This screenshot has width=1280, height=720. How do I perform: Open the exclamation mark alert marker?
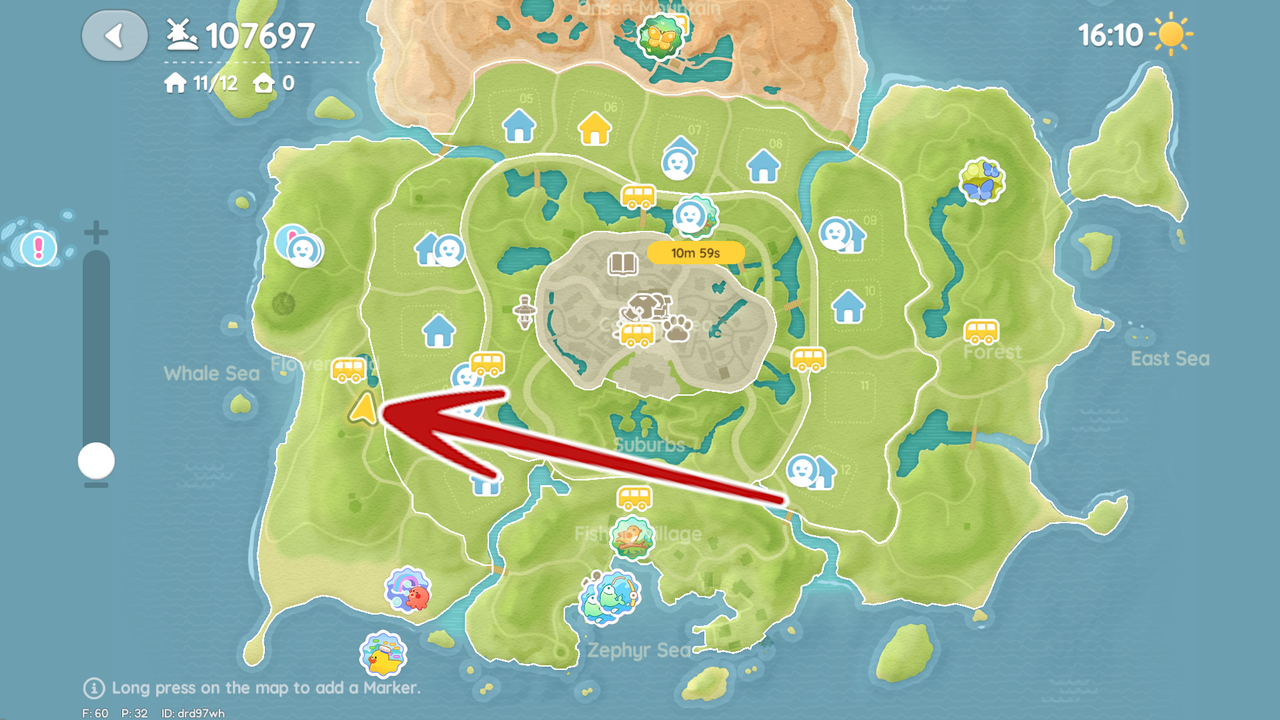pyautogui.click(x=39, y=246)
